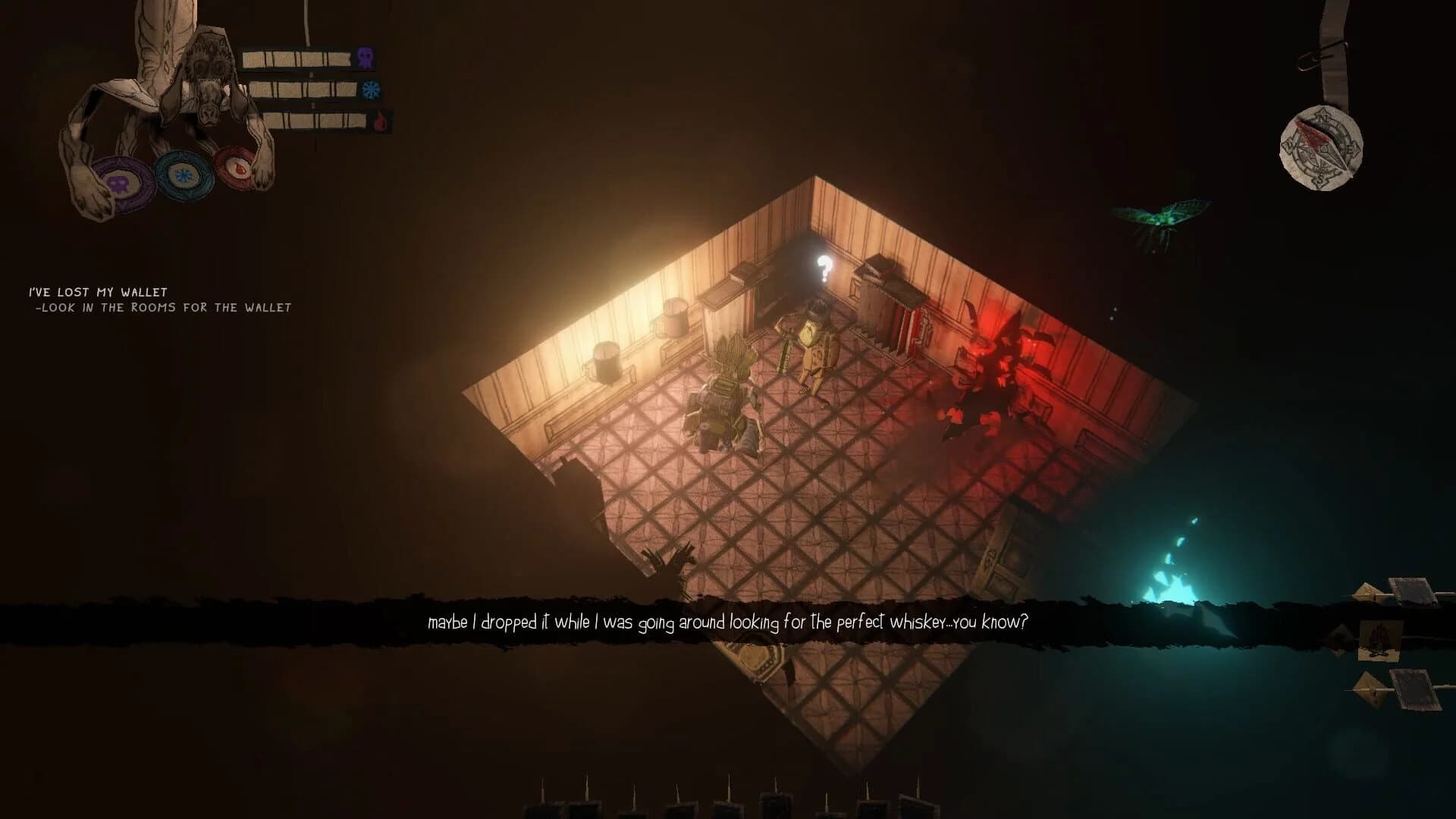The height and width of the screenshot is (819, 1456).
Task: Click the campfire icon on the right edge
Action: 1379,639
